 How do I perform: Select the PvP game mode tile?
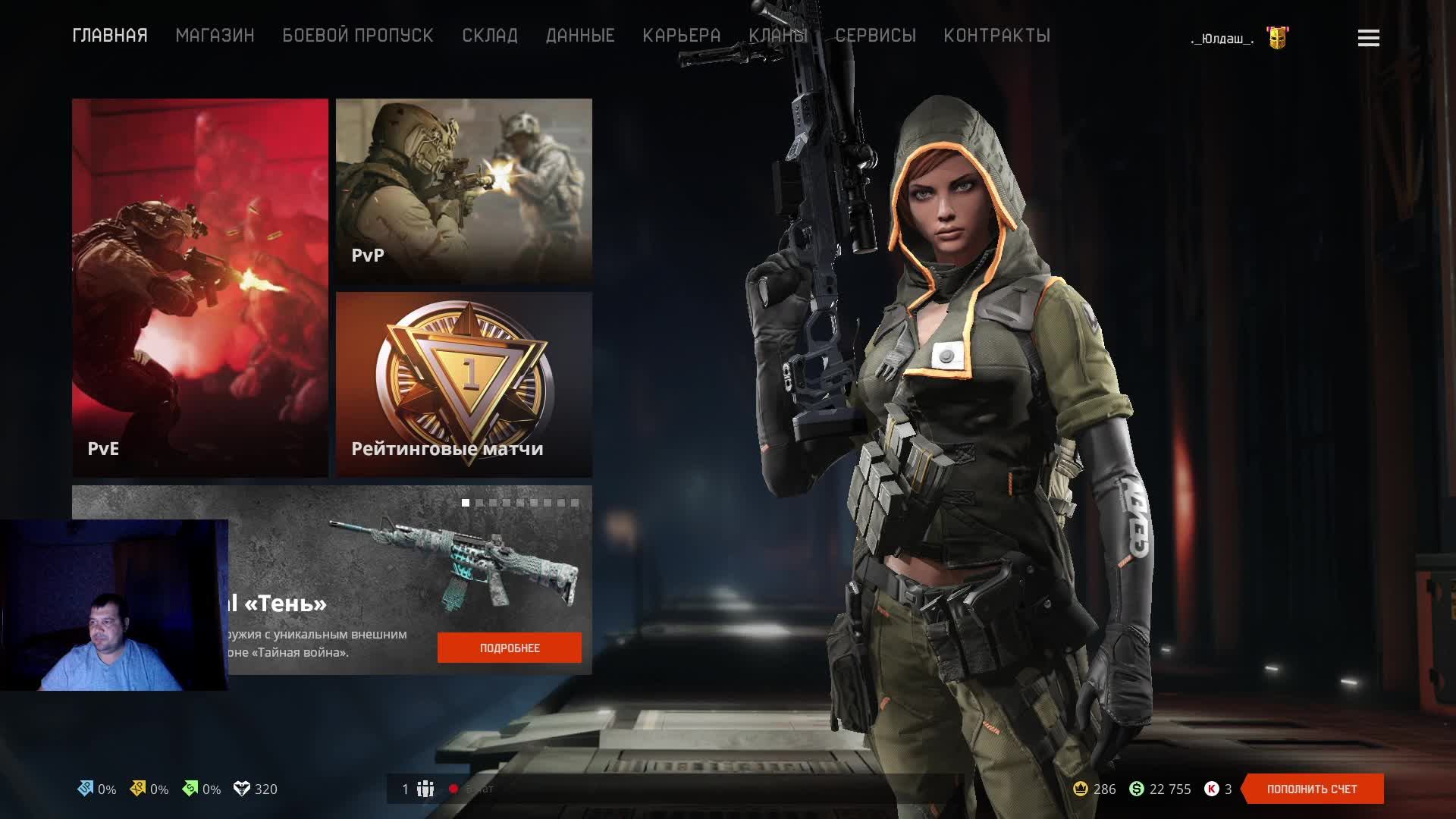point(463,190)
